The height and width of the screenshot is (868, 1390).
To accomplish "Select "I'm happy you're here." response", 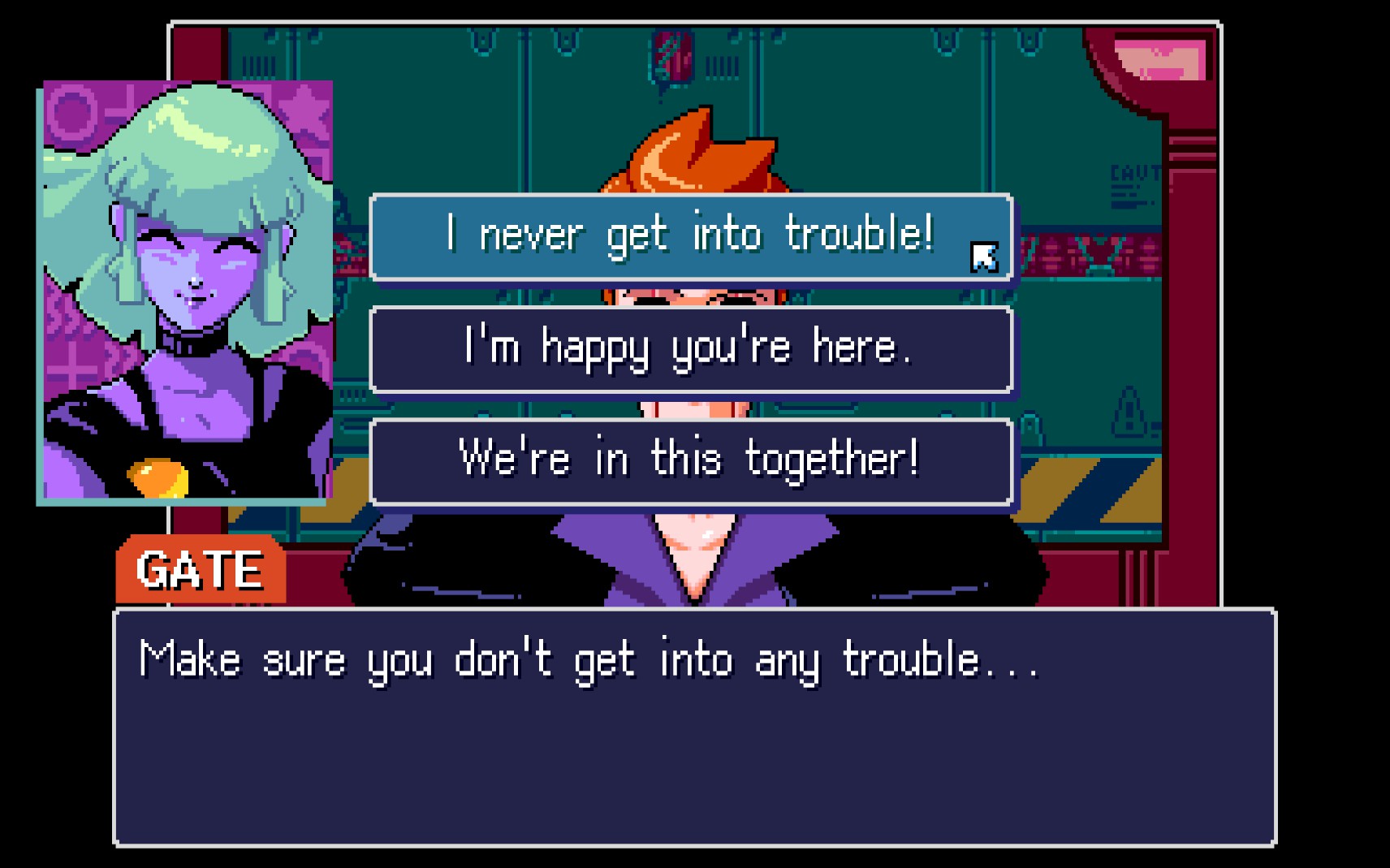I will point(690,349).
